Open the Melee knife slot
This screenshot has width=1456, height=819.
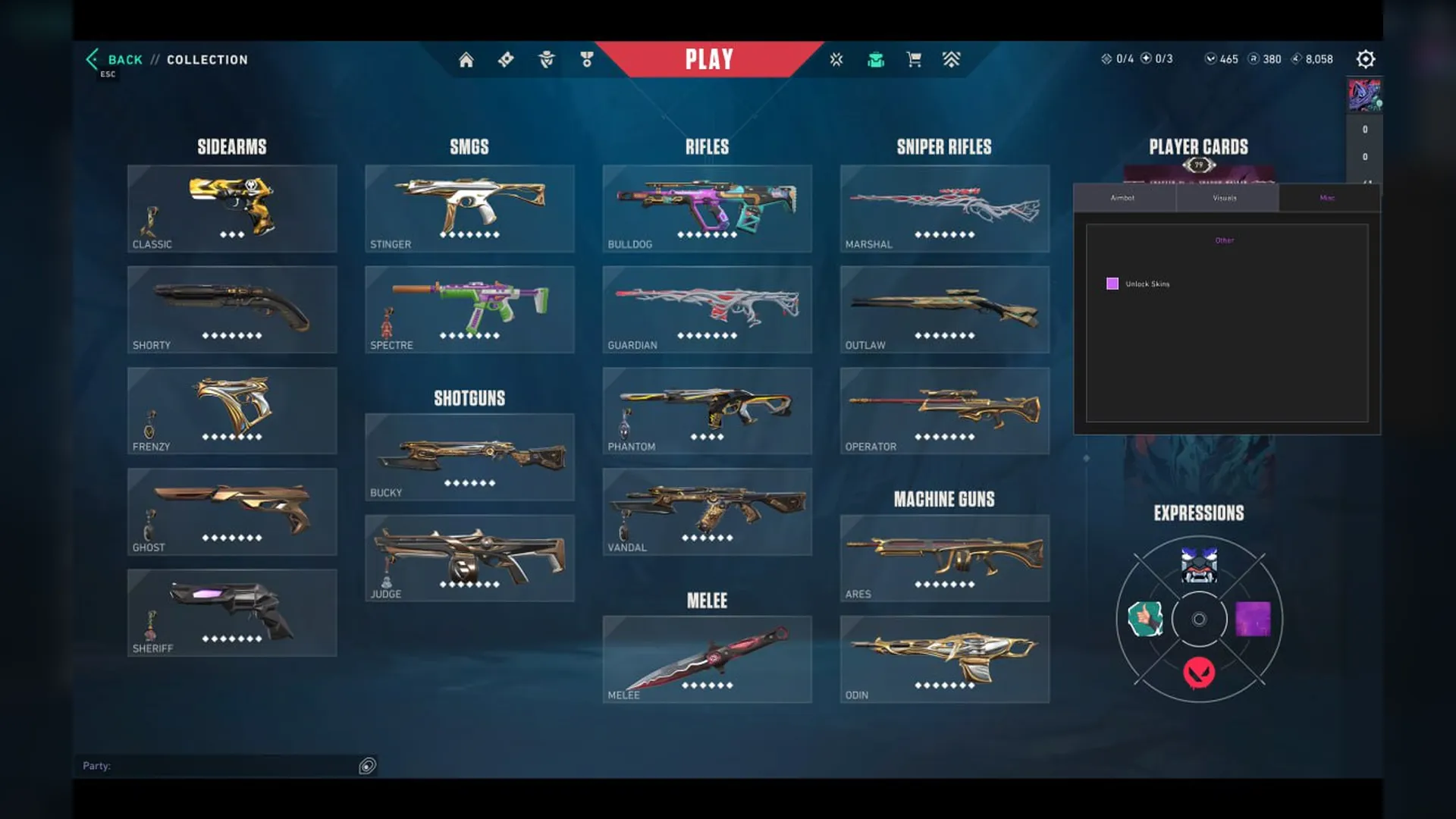707,659
